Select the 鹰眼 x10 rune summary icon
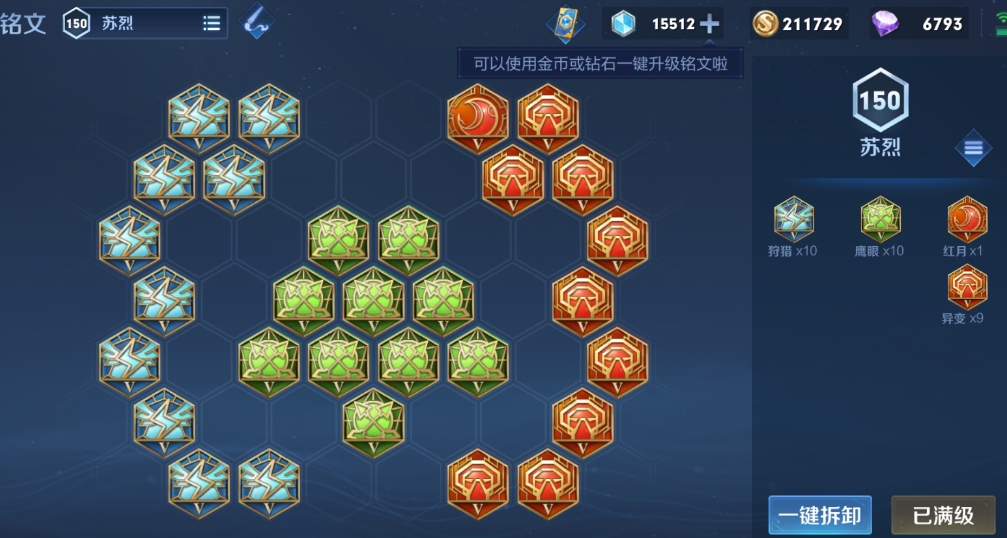This screenshot has height=538, width=1007. (x=880, y=219)
